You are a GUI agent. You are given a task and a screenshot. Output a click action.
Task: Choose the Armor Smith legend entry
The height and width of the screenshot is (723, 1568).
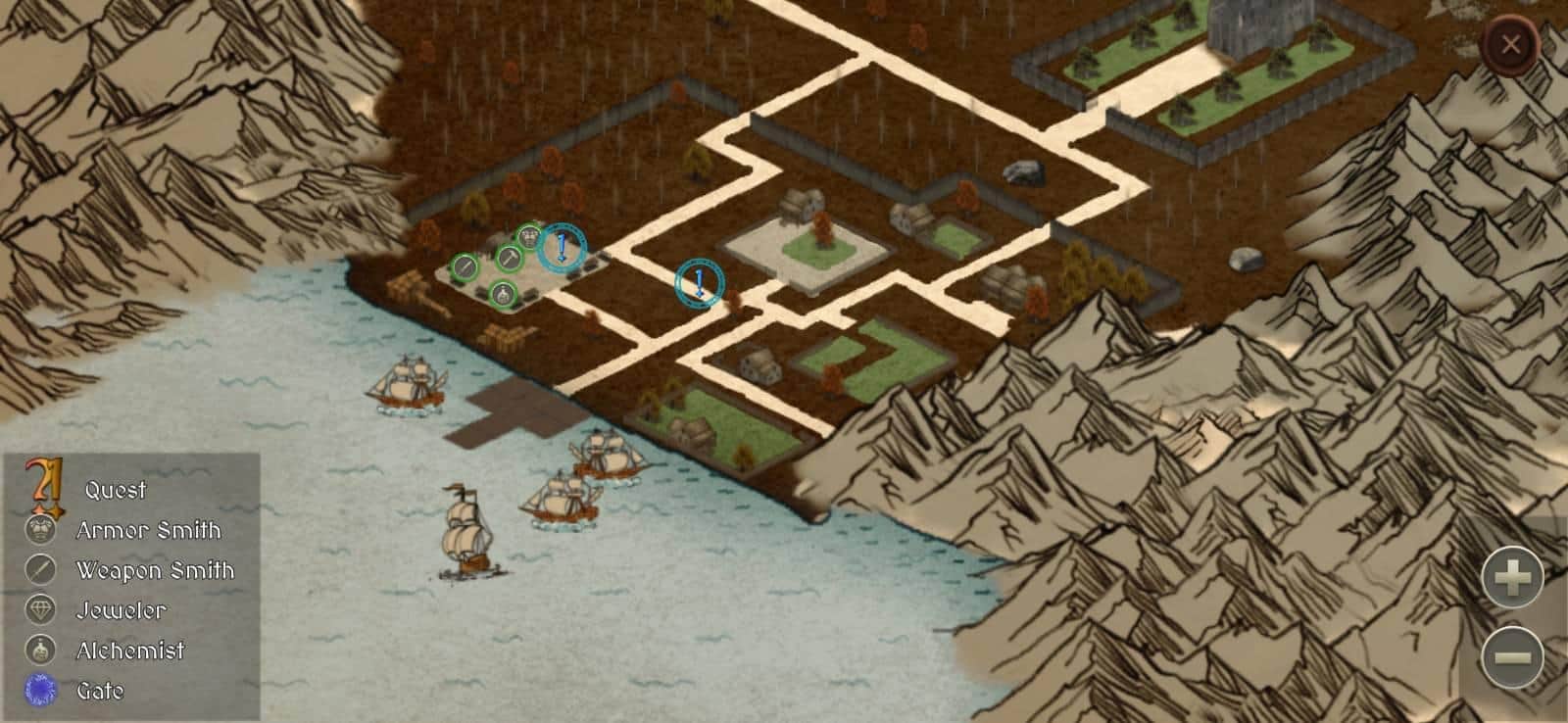pyautogui.click(x=148, y=530)
